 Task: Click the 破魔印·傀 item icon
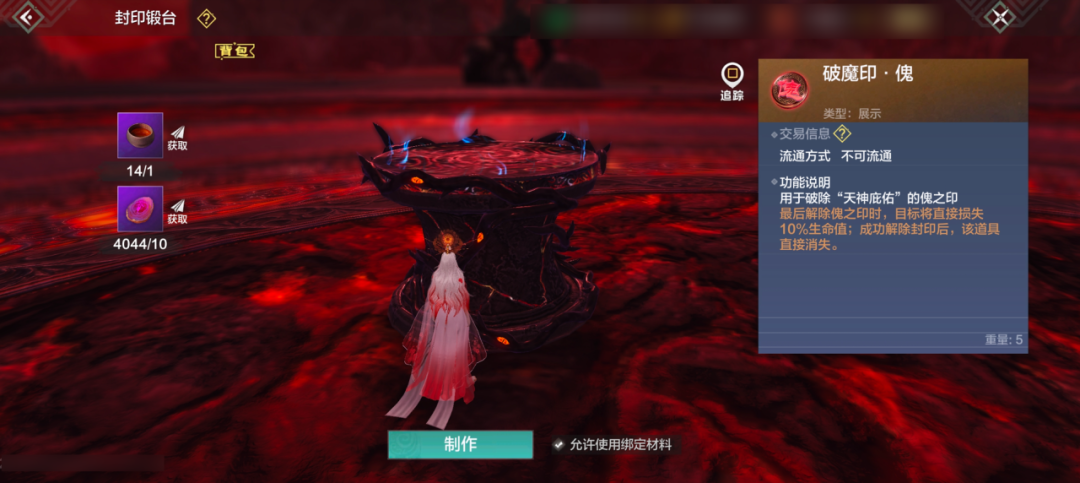[x=789, y=89]
